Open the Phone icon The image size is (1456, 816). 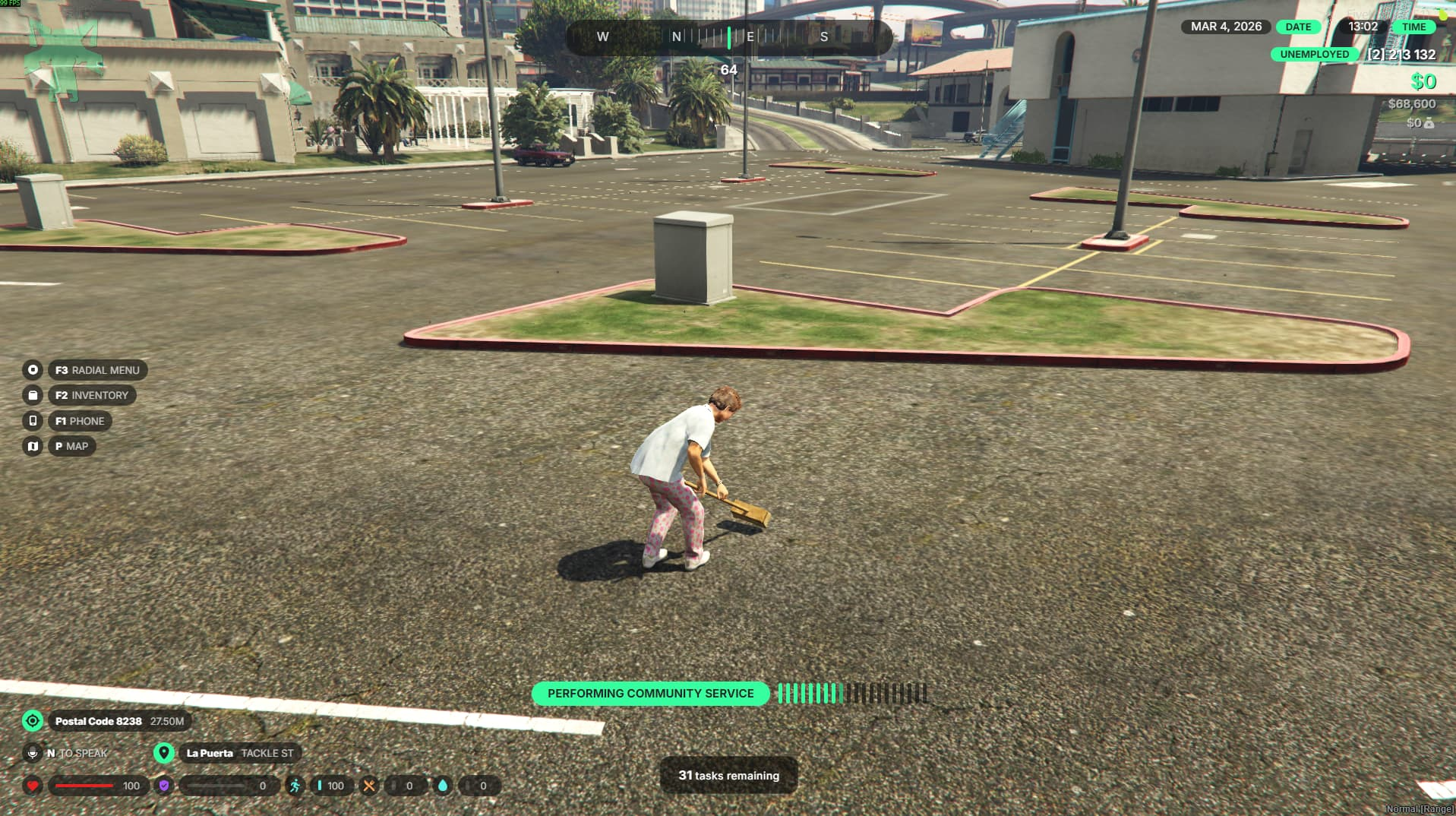(33, 421)
